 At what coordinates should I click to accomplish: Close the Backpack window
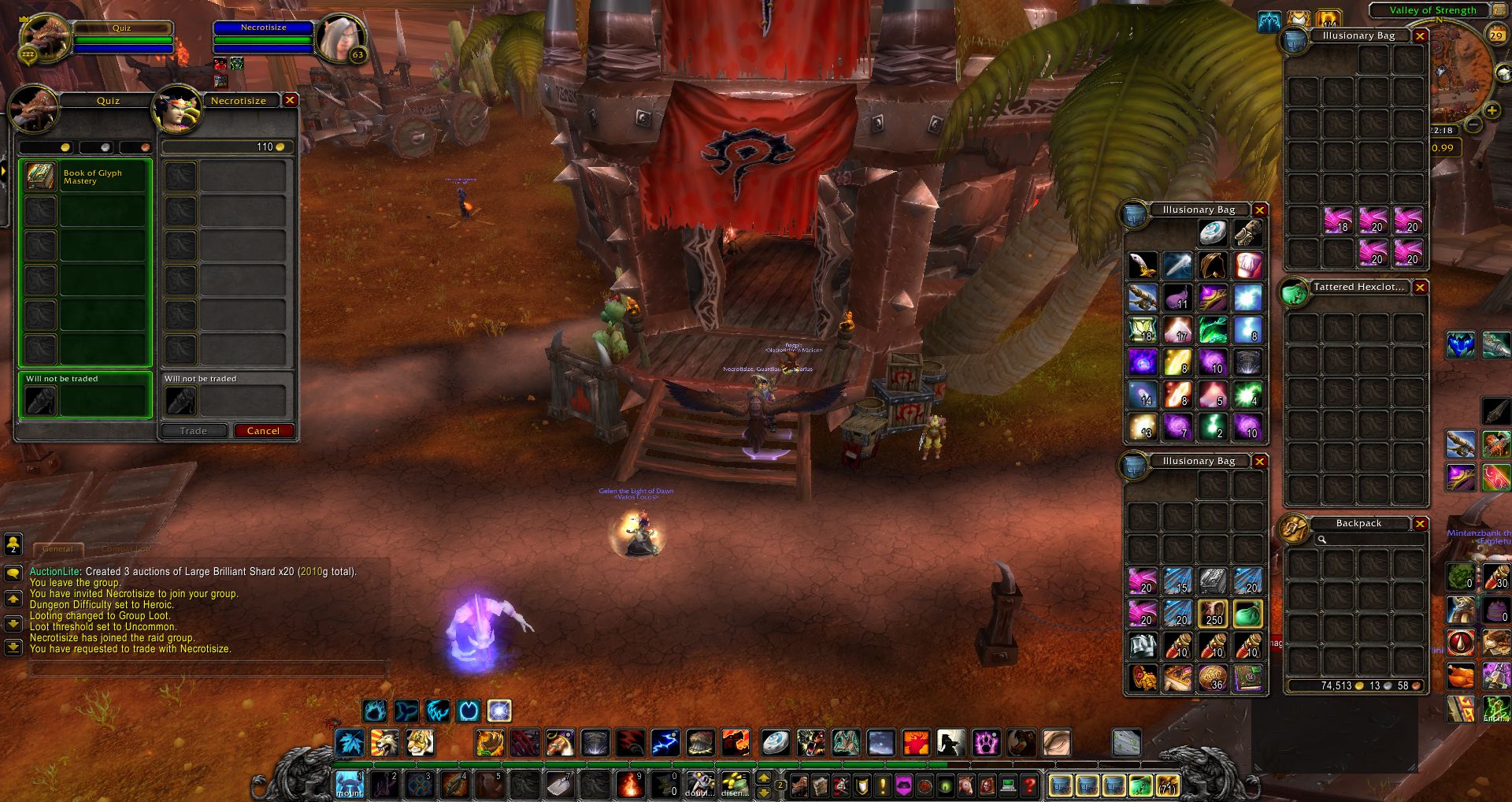[x=1420, y=524]
